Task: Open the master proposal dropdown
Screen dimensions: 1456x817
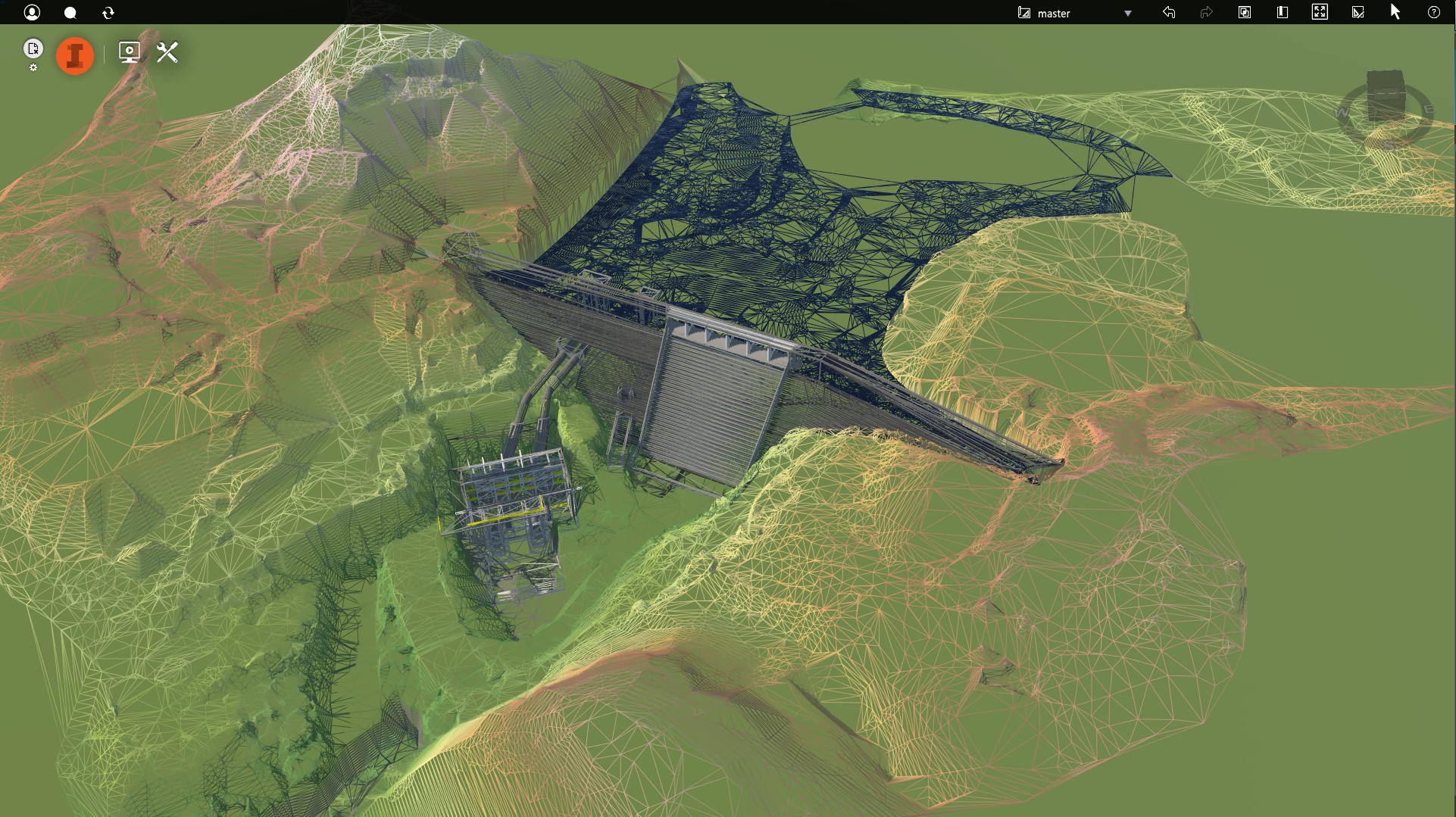Action: [x=1127, y=13]
